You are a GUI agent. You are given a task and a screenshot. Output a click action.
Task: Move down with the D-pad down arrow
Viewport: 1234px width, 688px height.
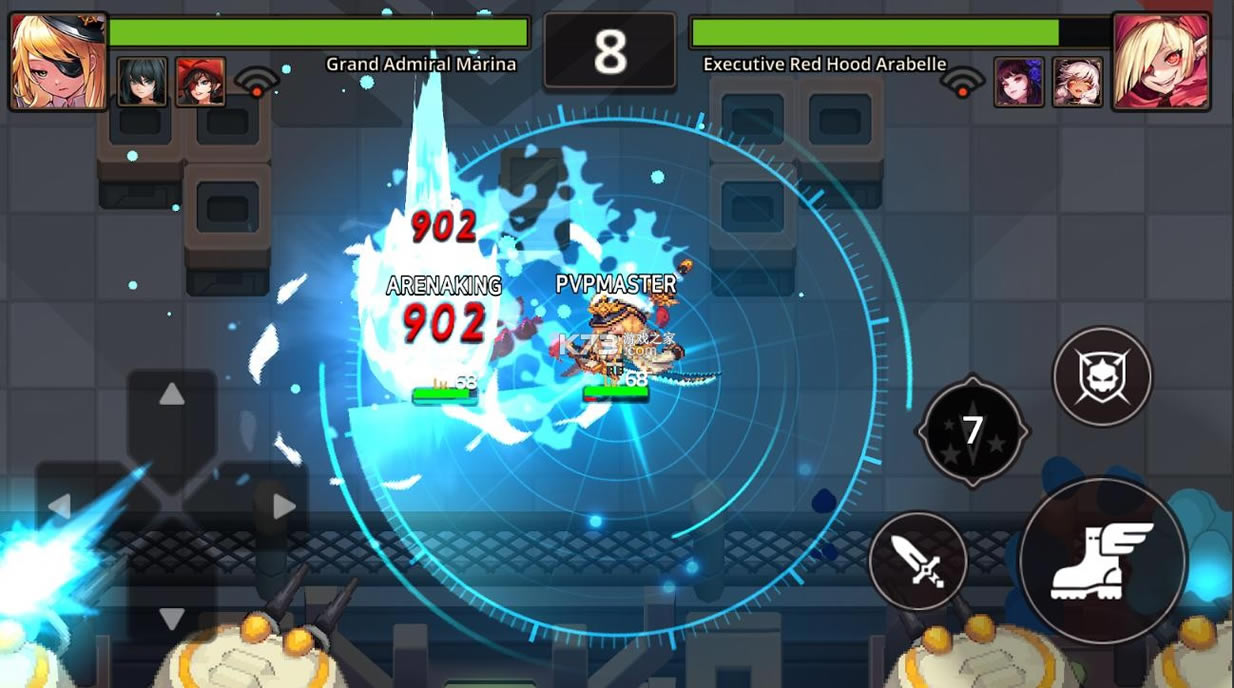click(x=172, y=616)
